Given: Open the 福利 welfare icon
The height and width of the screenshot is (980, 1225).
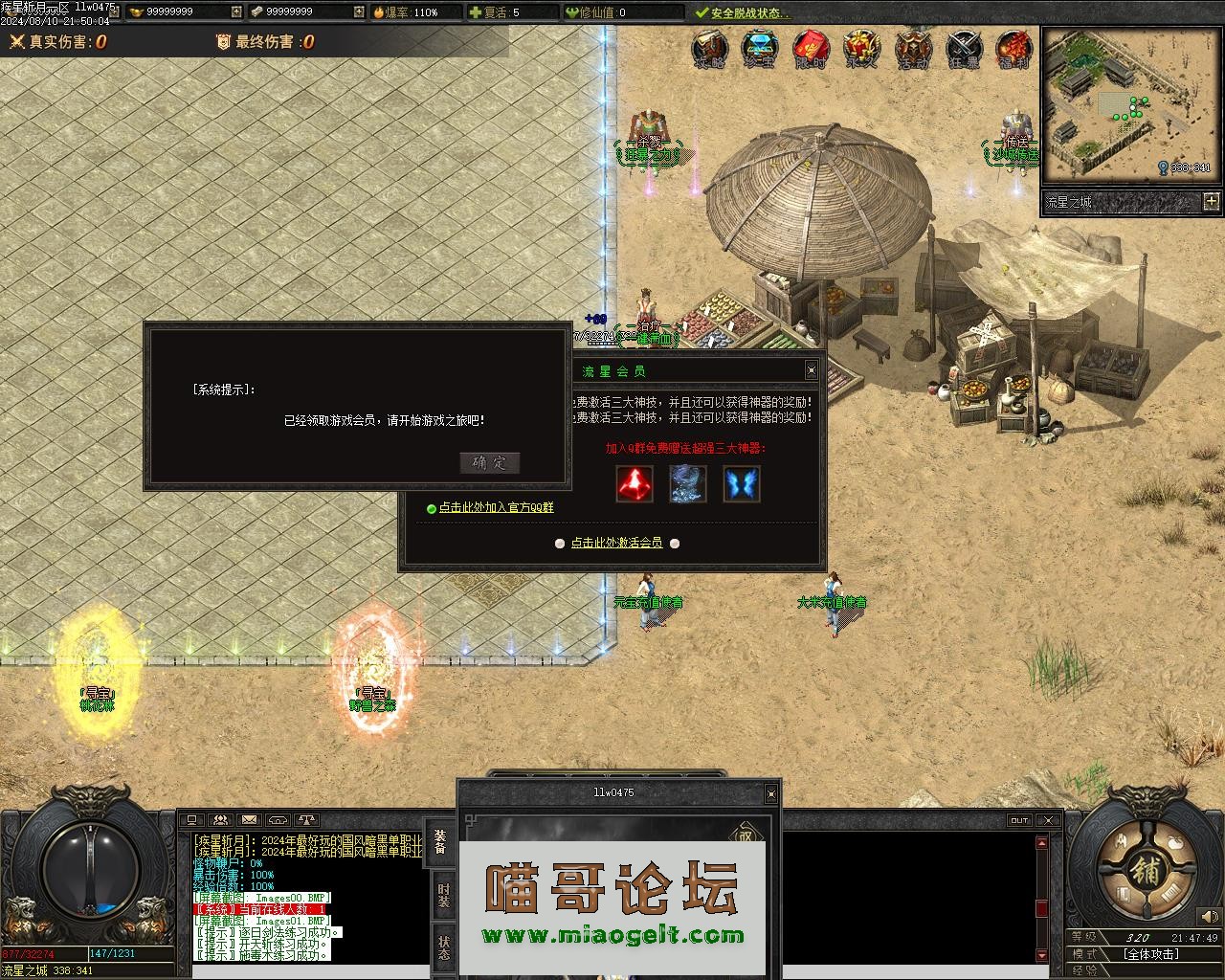Looking at the screenshot, I should click(x=1013, y=50).
